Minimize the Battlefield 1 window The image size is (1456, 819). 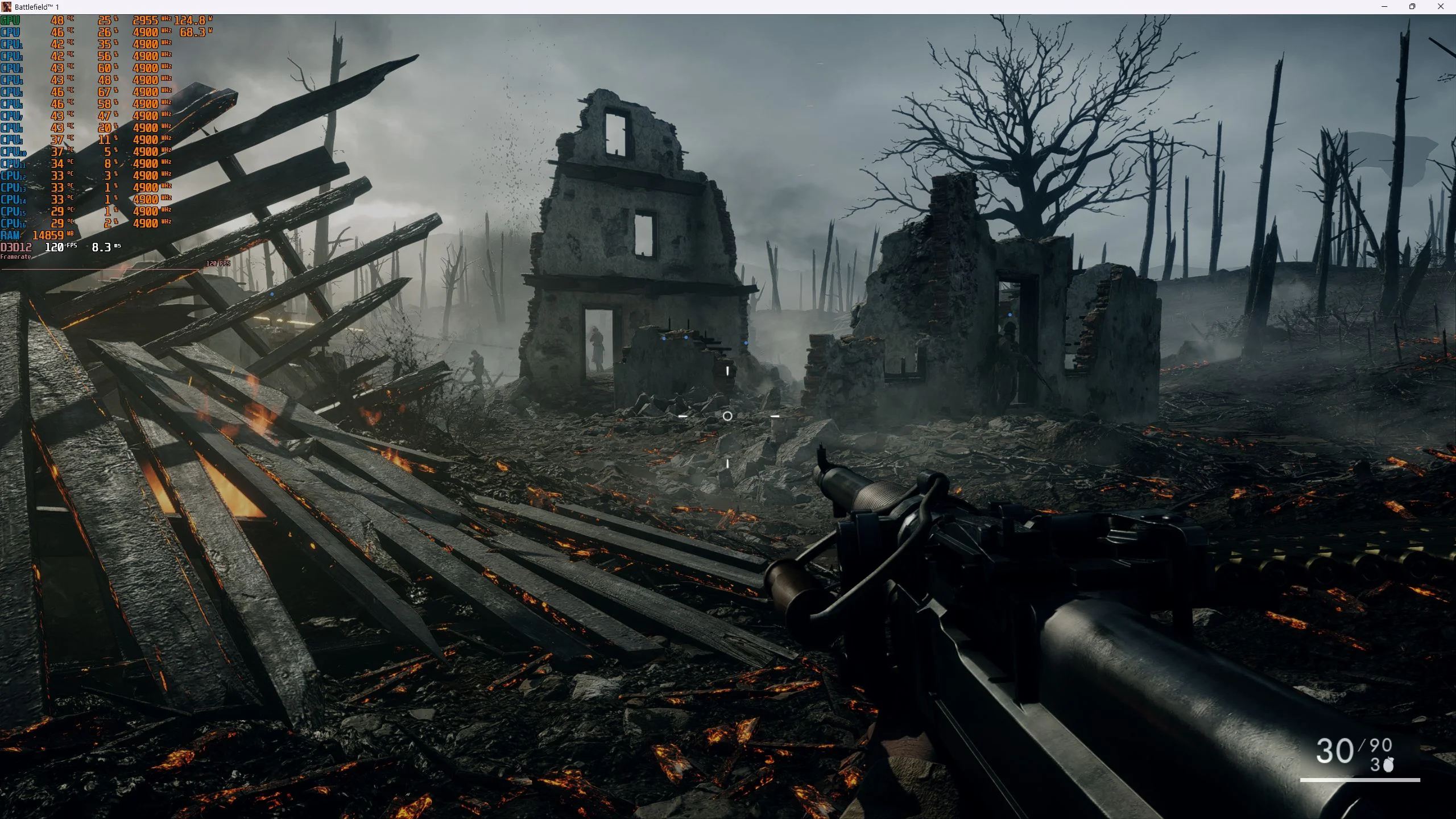coord(1384,7)
